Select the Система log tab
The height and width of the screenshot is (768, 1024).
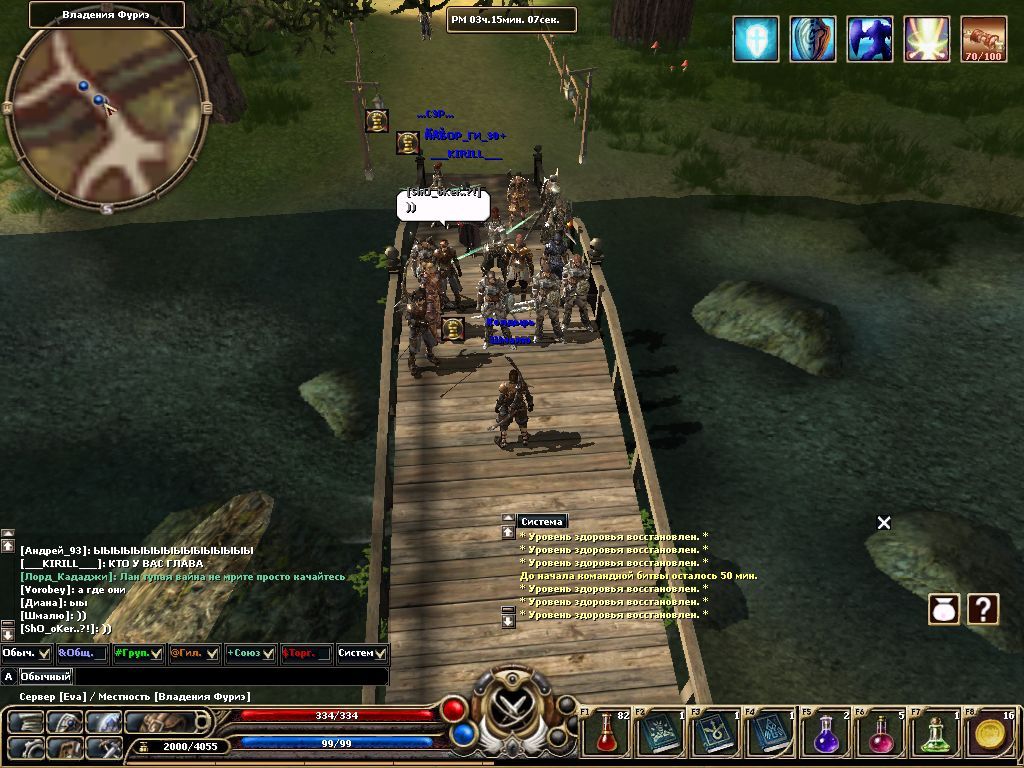(543, 521)
